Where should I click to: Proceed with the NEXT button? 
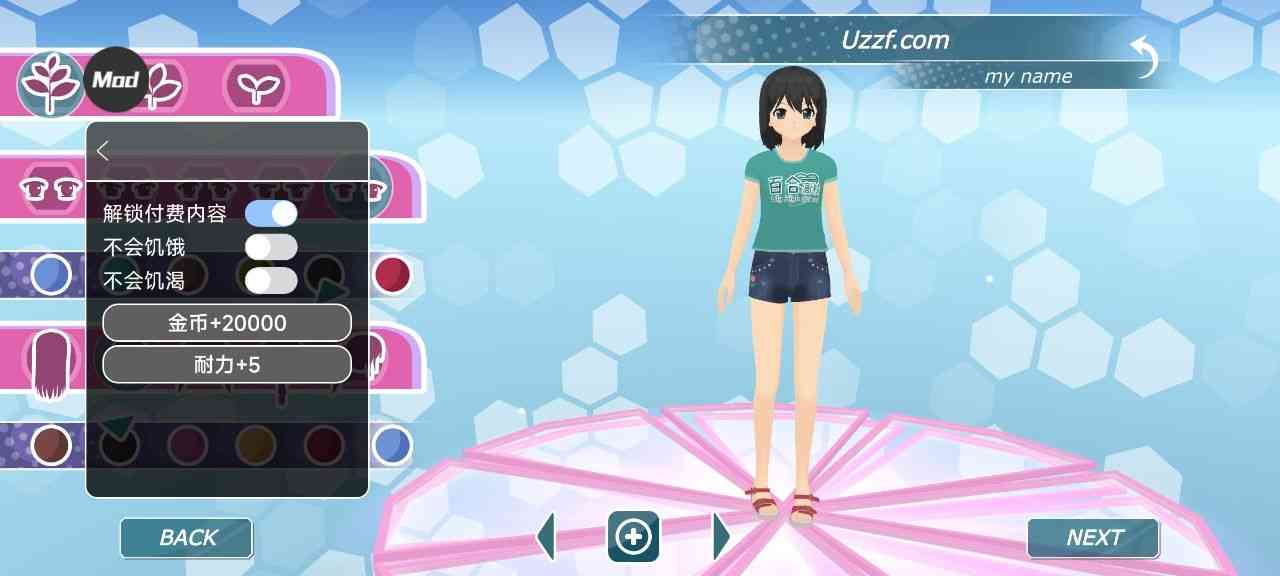[1093, 538]
